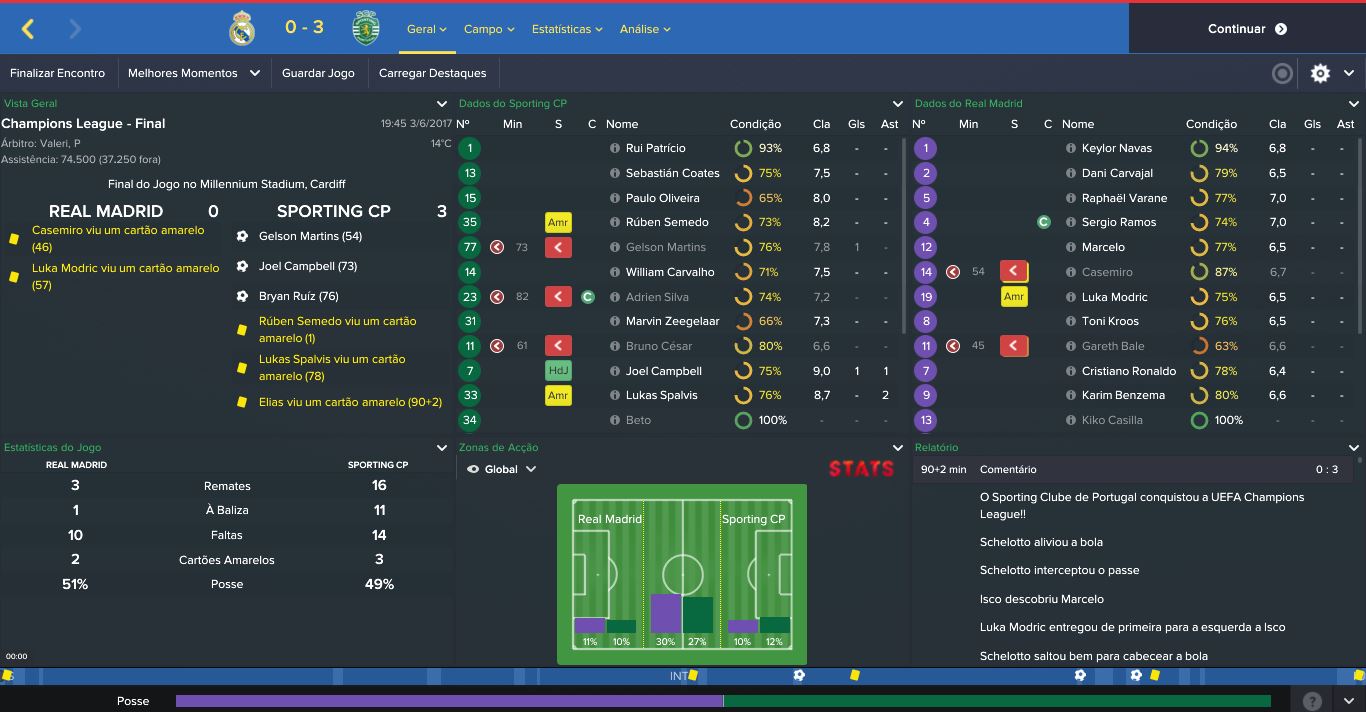Click the Continuar button
Image resolution: width=1366 pixels, height=712 pixels.
click(1246, 29)
